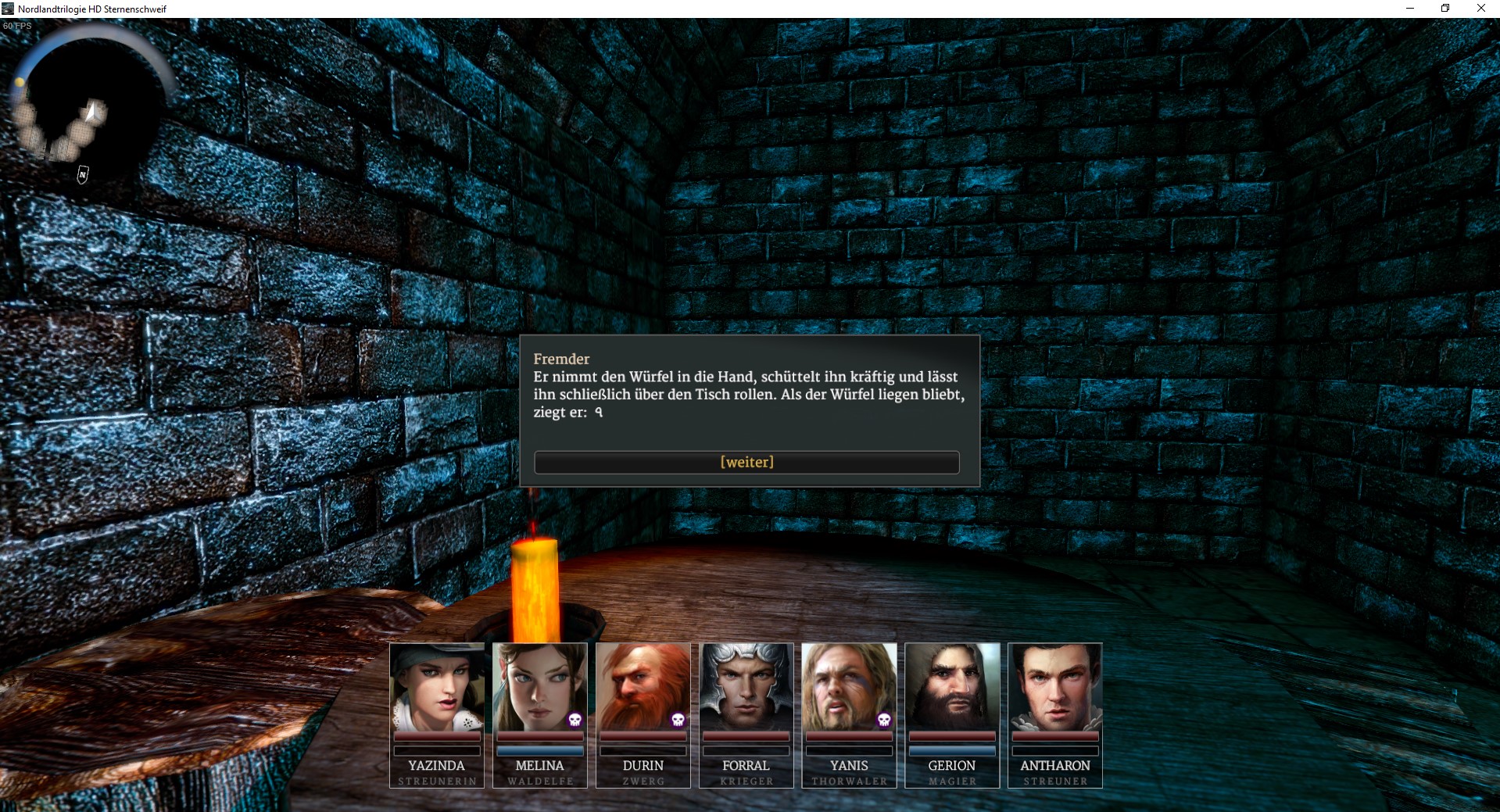Select Durin the Zwerg portrait
The image size is (1500, 812).
(643, 687)
